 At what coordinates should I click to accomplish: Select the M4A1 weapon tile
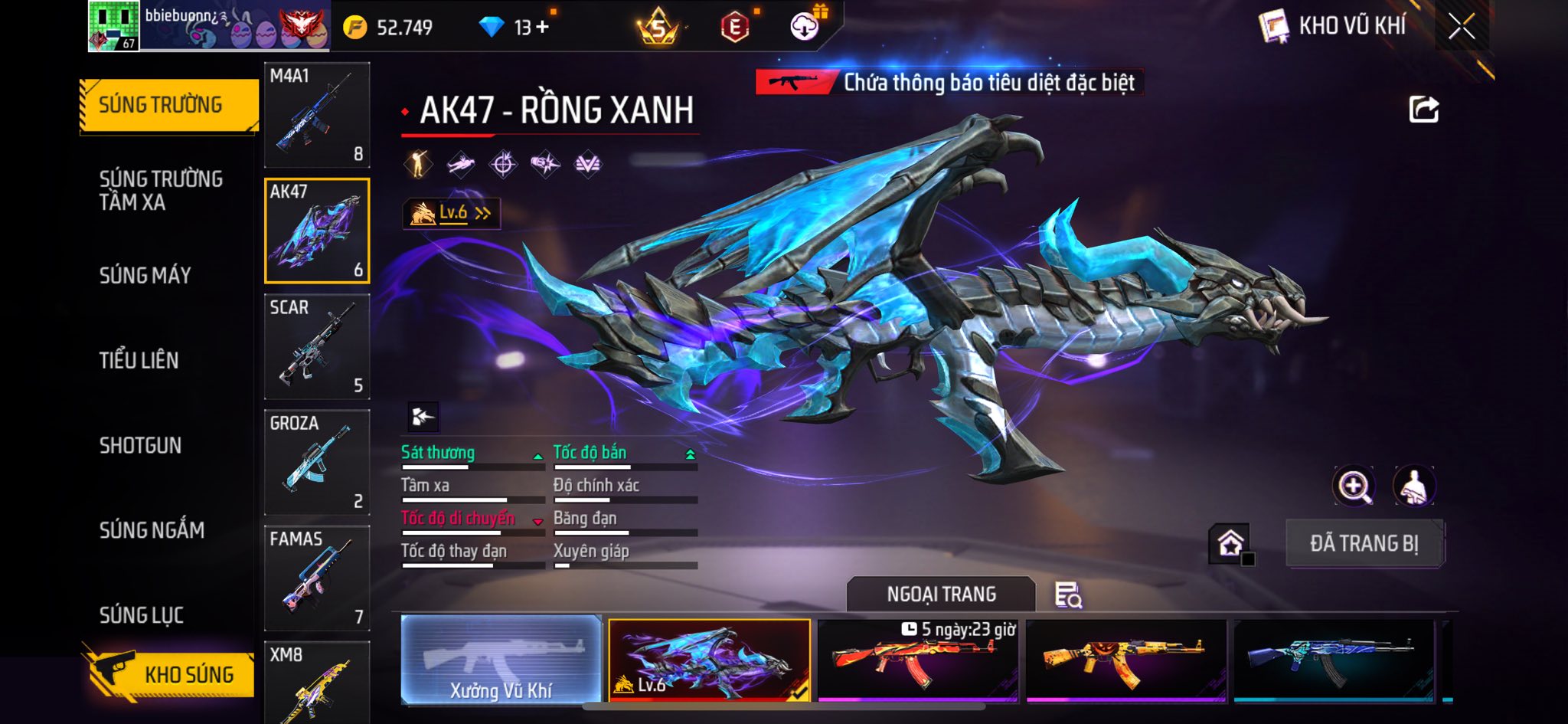[x=317, y=115]
